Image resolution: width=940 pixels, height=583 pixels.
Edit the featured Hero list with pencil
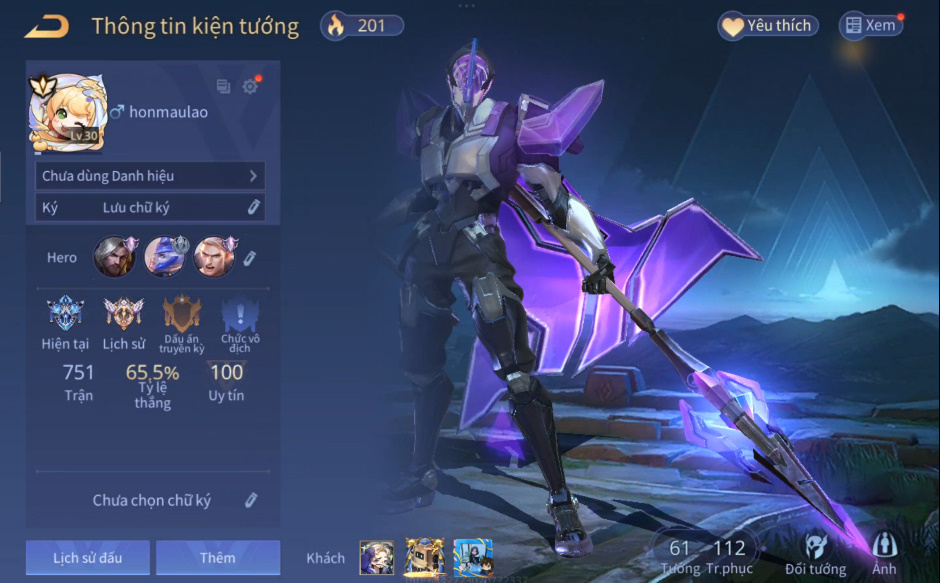pos(249,258)
